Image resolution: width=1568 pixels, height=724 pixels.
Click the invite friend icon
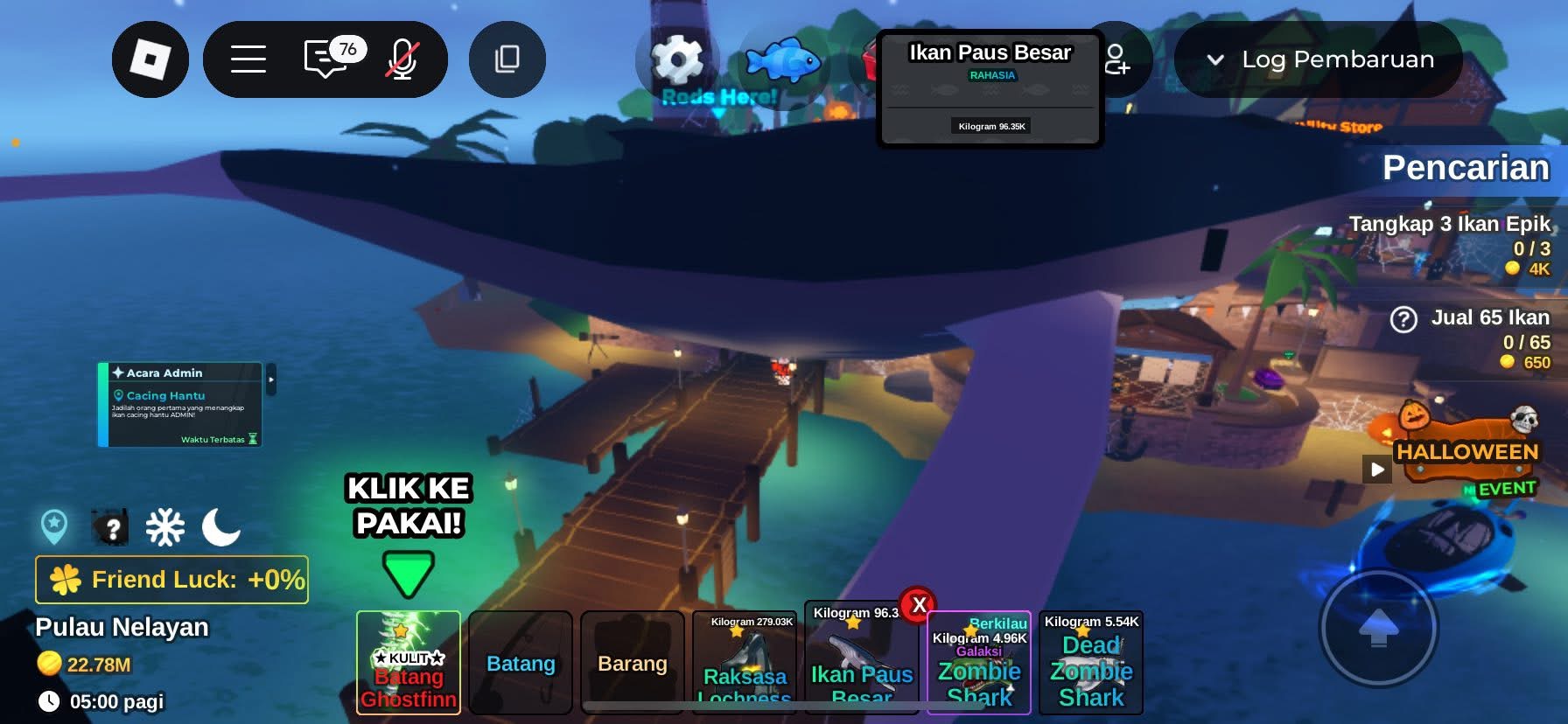coord(1117,59)
